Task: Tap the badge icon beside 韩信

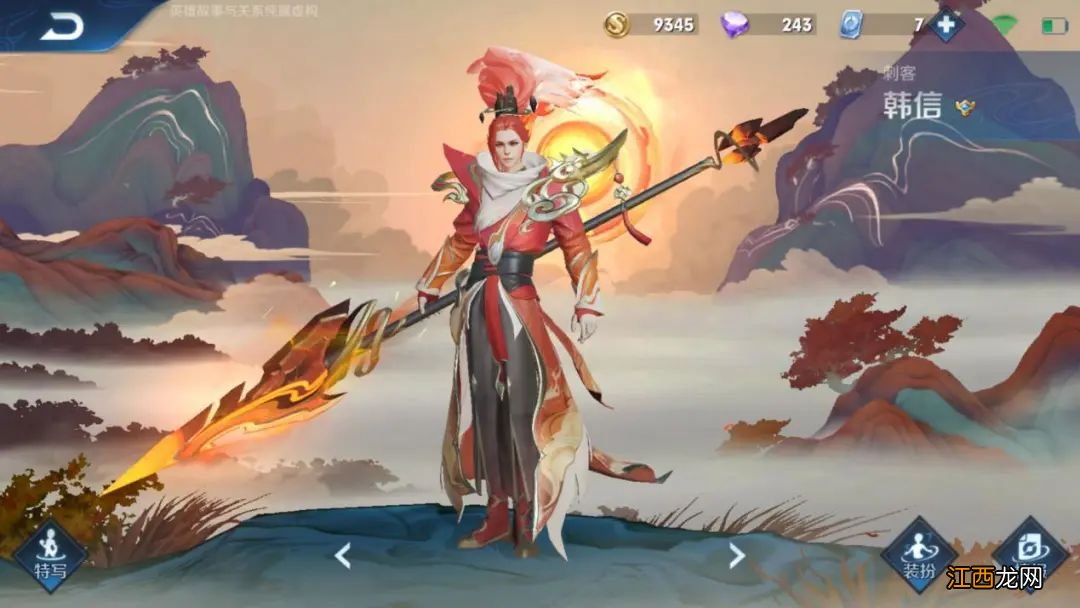Action: click(965, 107)
